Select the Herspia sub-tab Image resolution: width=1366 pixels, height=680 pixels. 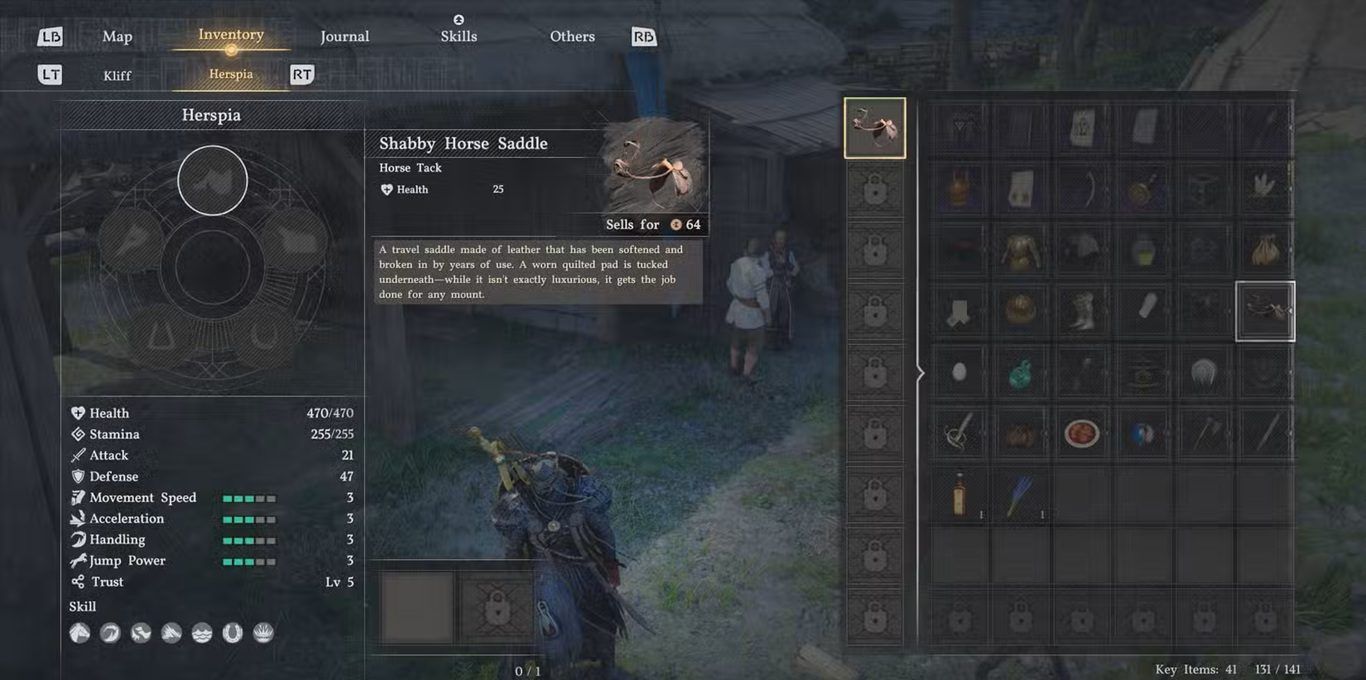(231, 74)
